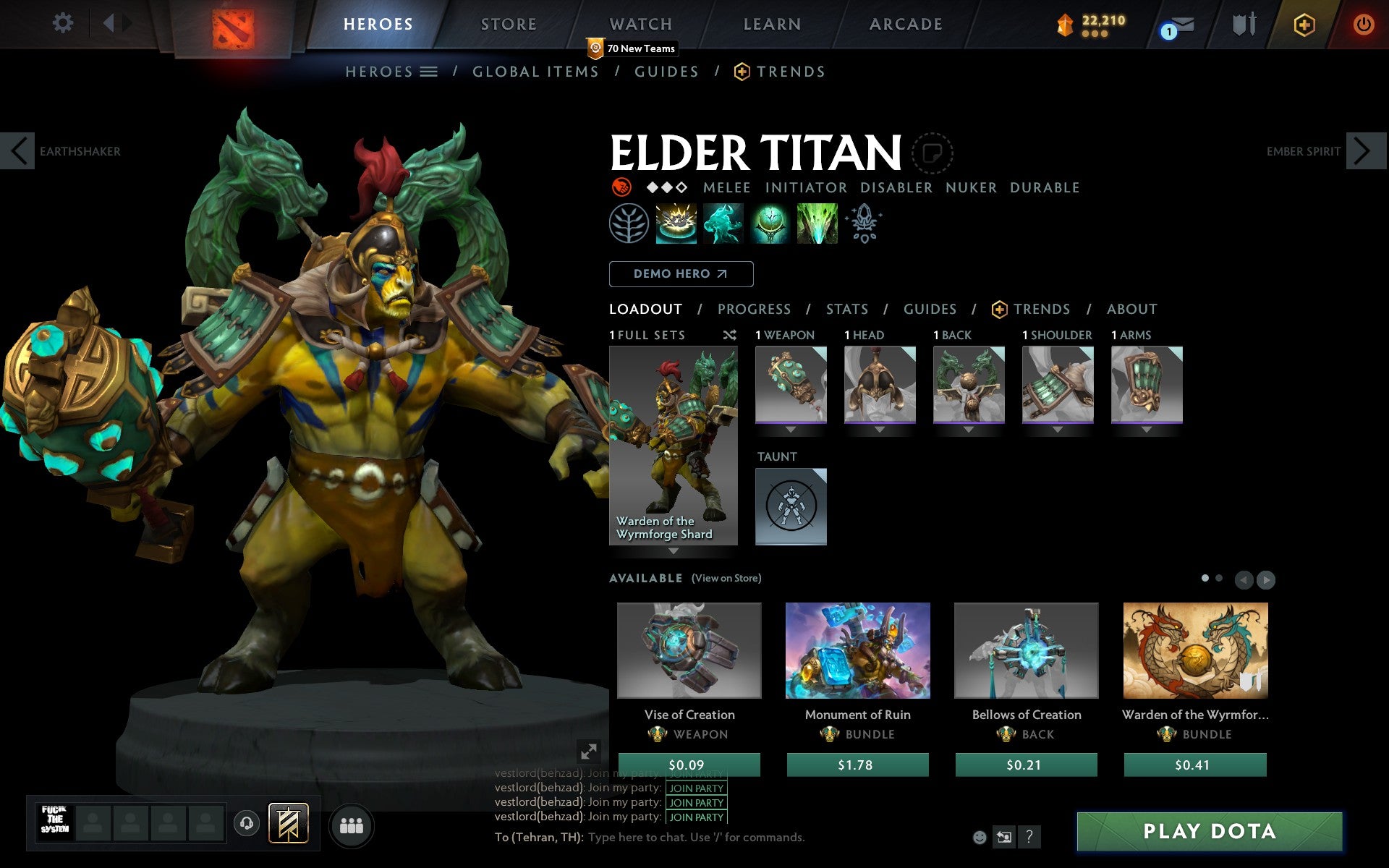Toggle the equipped team pennant
This screenshot has height=868, width=1389.
coord(287,822)
